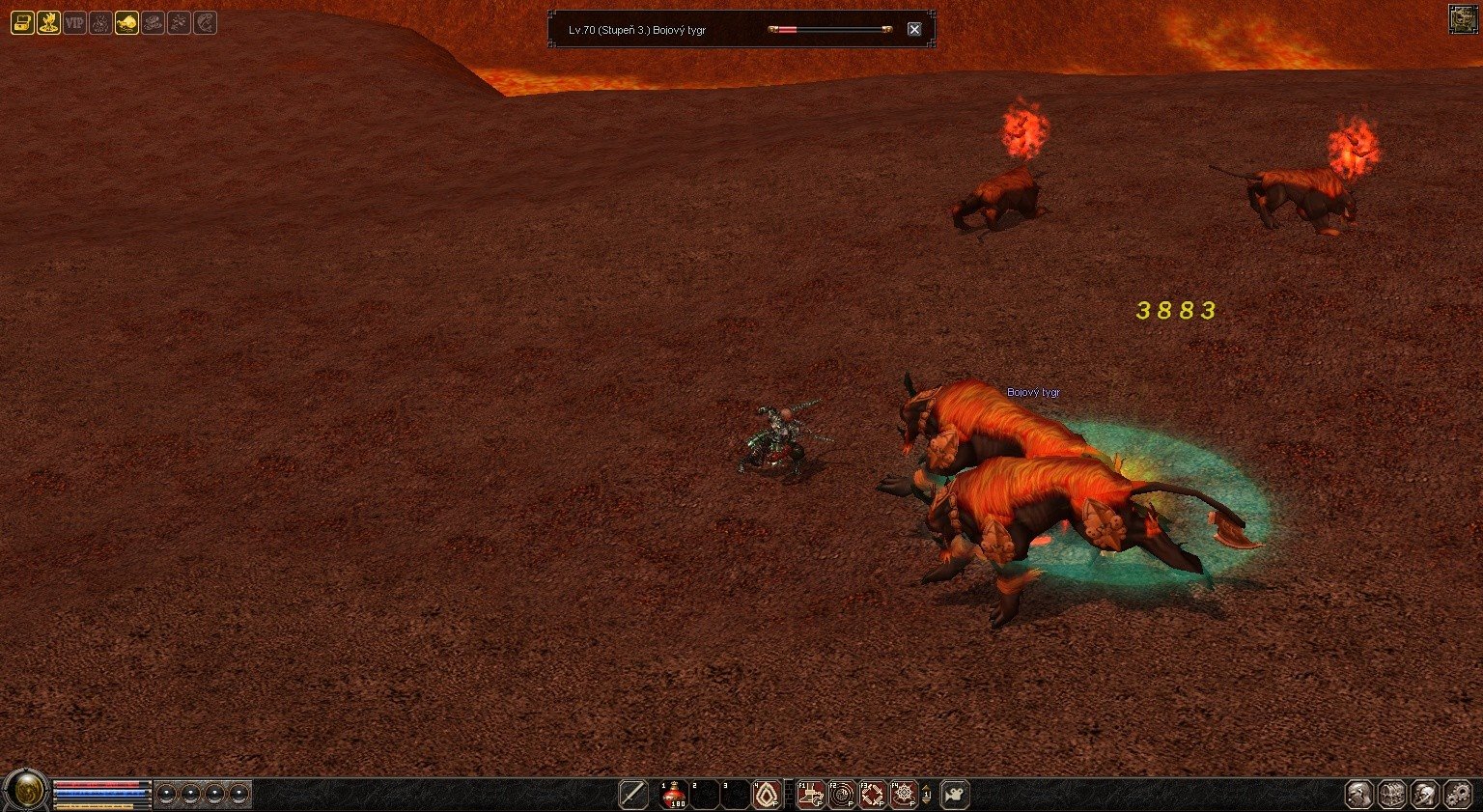The width and height of the screenshot is (1483, 812).
Task: Open the plumed helmet menu button
Action: pos(1424,794)
